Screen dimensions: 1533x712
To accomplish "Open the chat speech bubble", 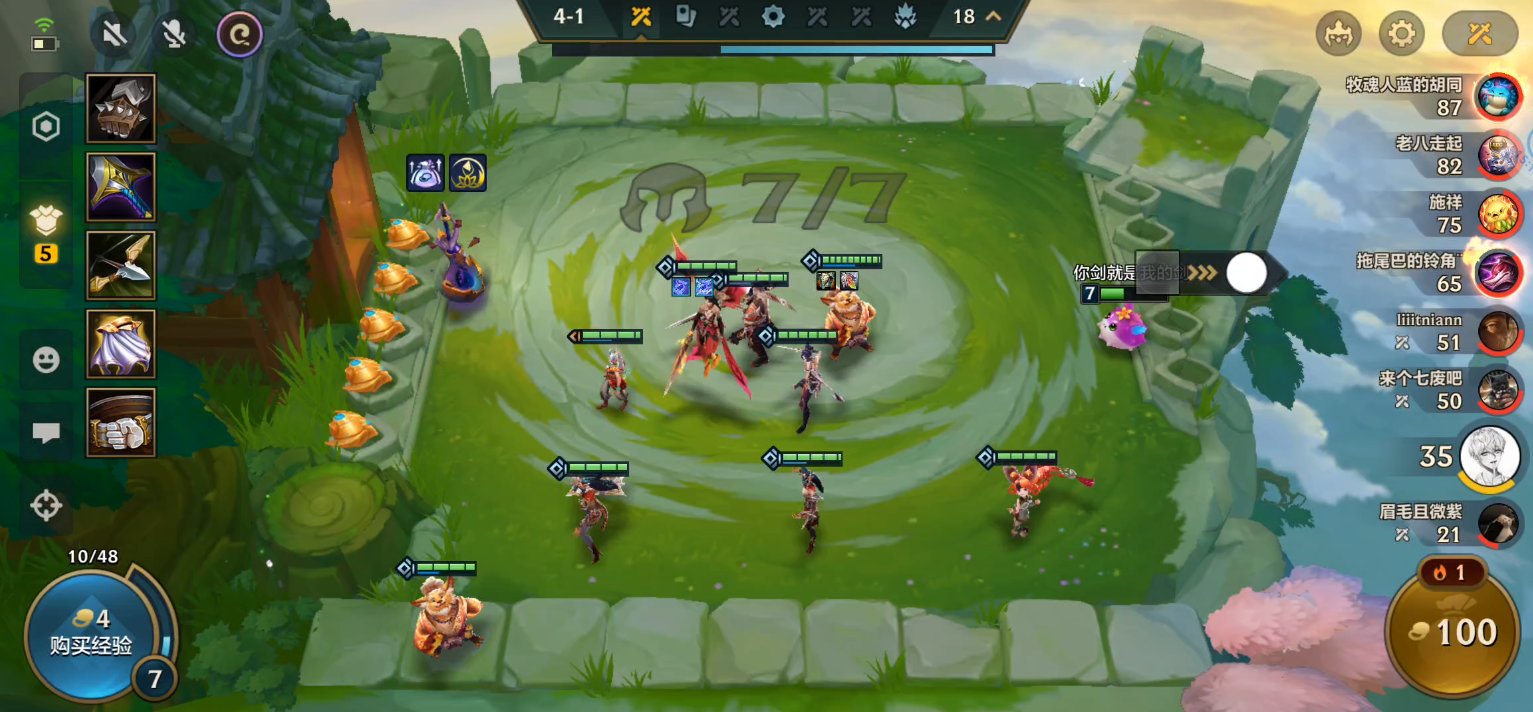I will tap(46, 433).
